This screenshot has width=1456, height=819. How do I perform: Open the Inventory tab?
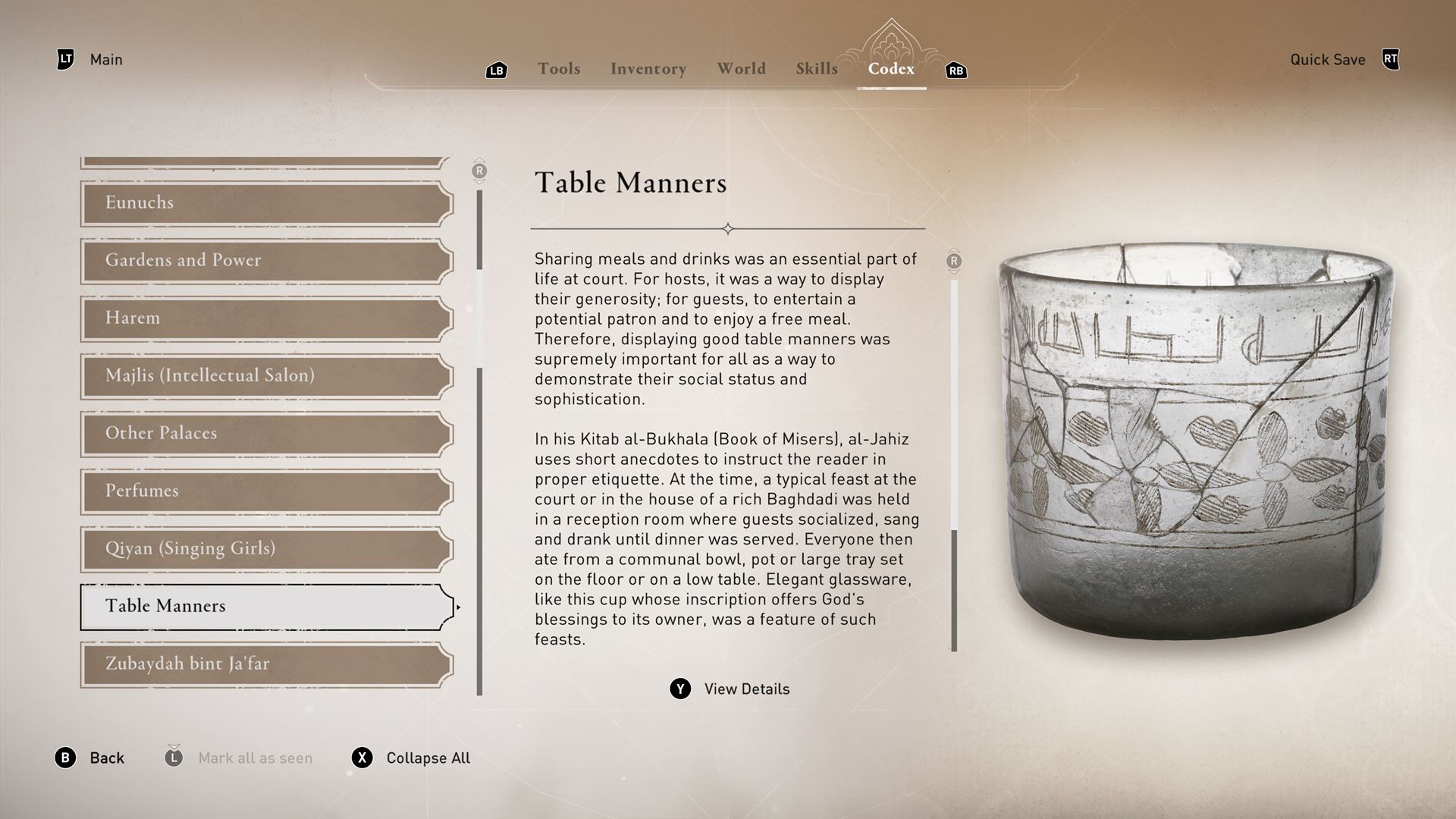pyautogui.click(x=648, y=69)
